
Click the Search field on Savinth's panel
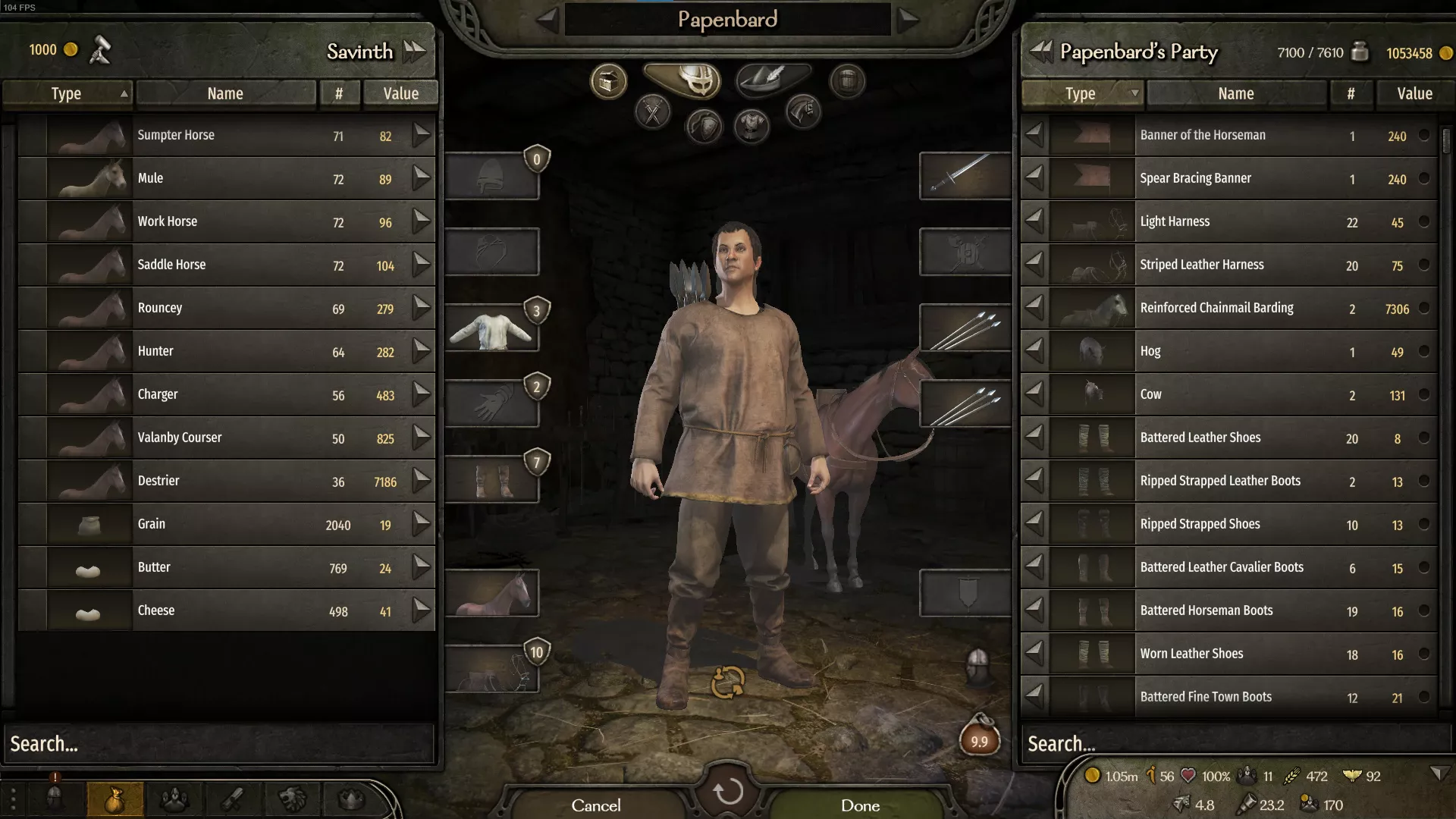click(x=218, y=743)
